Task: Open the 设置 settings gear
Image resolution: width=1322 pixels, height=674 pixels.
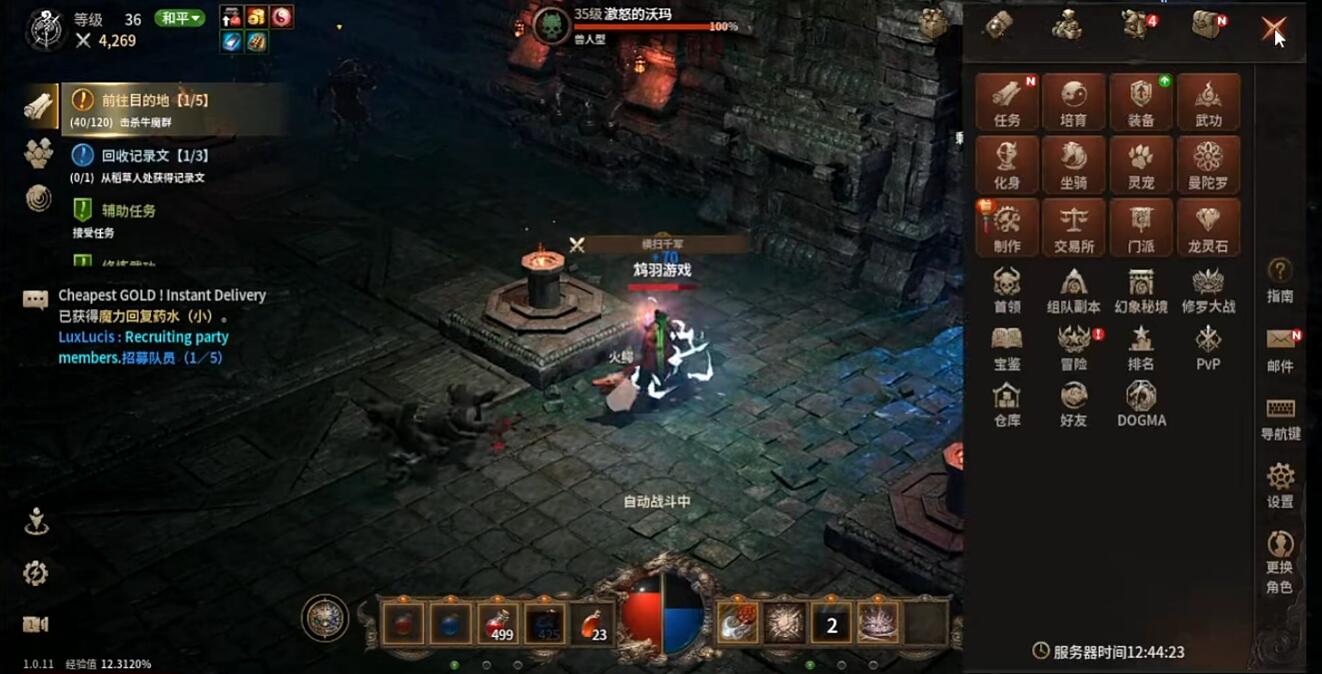Action: coord(1280,484)
